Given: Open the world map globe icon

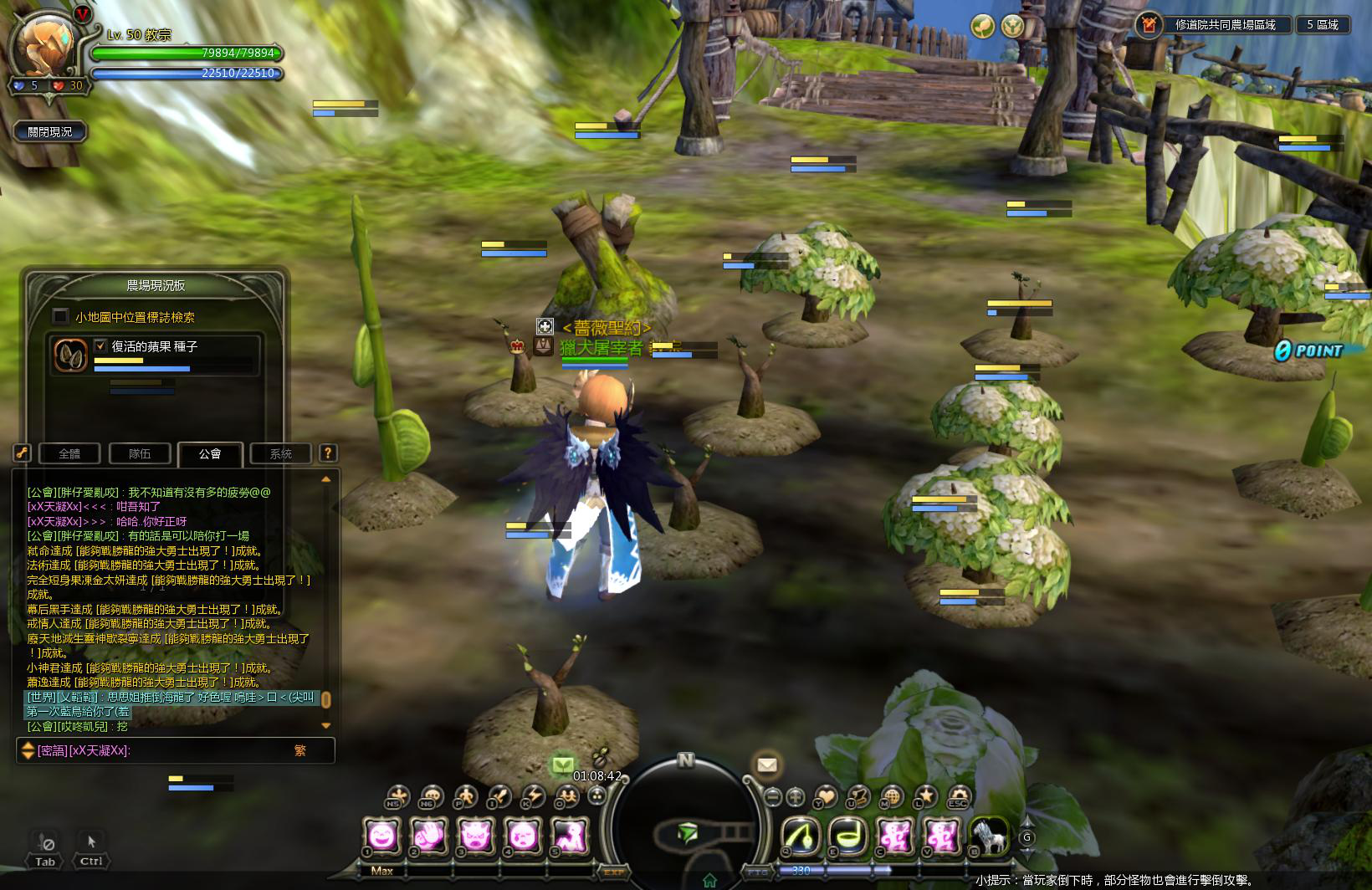Looking at the screenshot, I should [x=892, y=797].
